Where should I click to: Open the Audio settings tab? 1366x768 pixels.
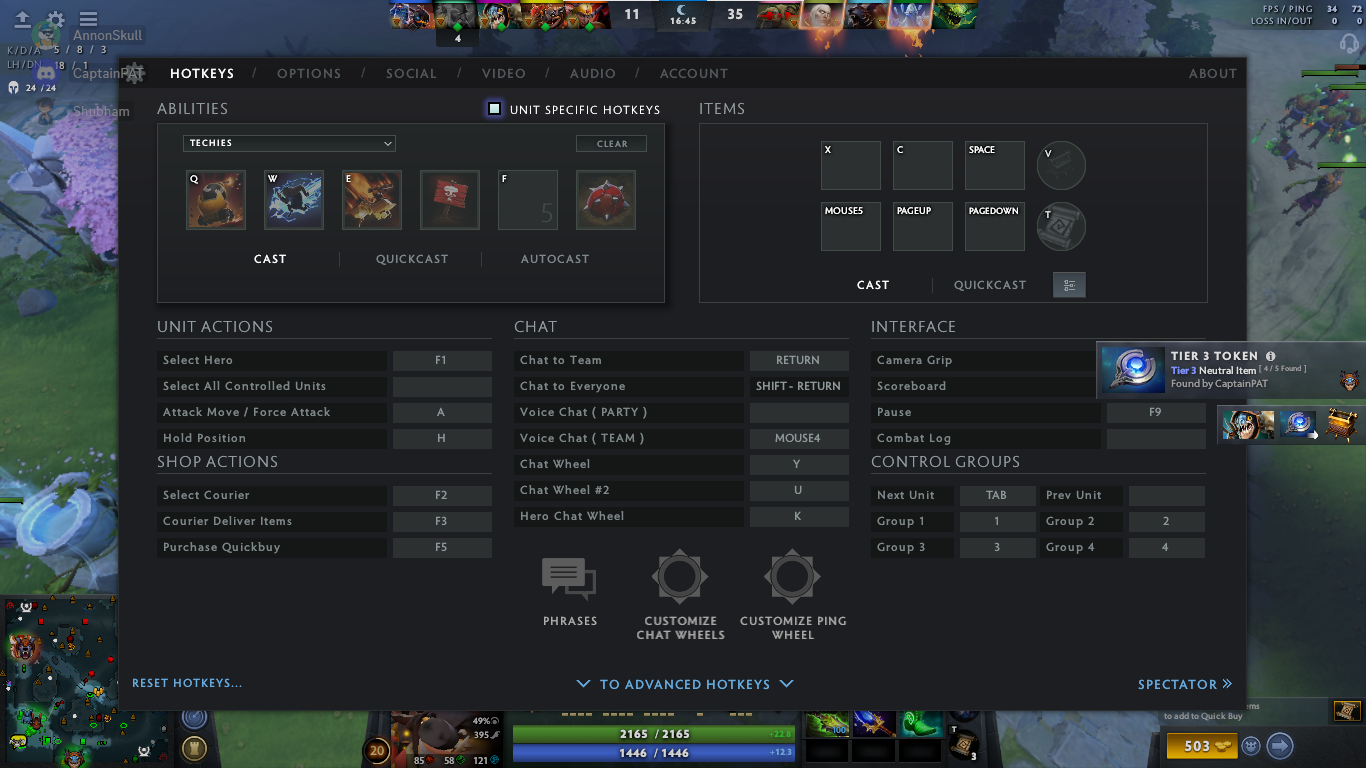pyautogui.click(x=592, y=73)
